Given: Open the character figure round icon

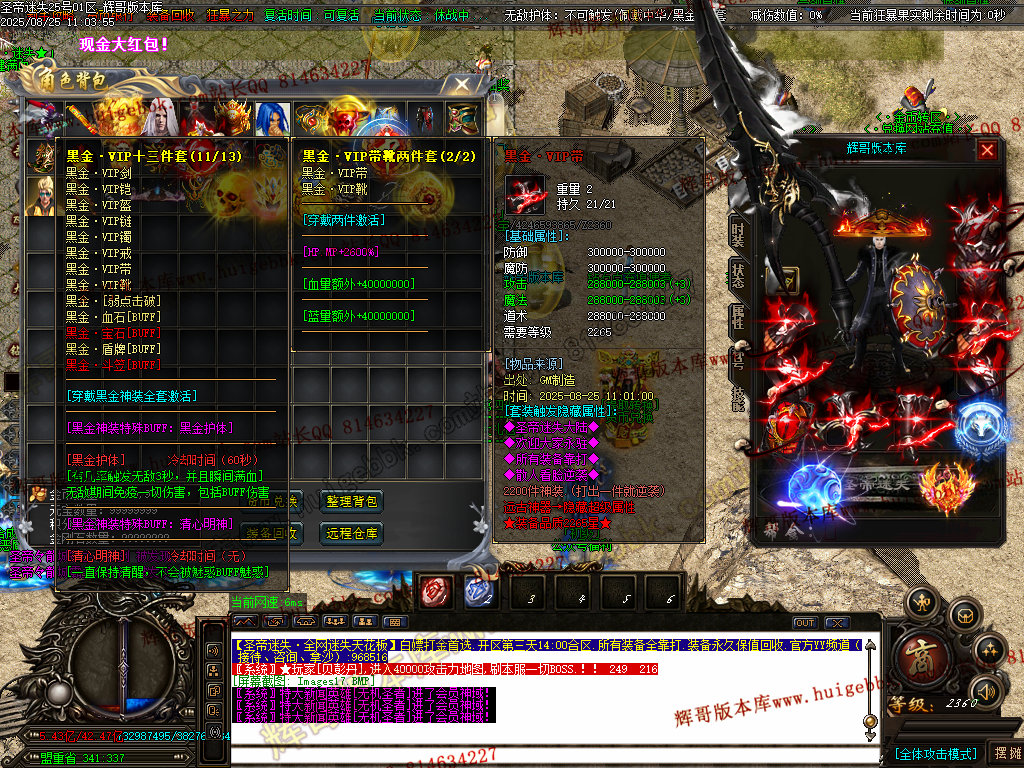Looking at the screenshot, I should point(921,604).
